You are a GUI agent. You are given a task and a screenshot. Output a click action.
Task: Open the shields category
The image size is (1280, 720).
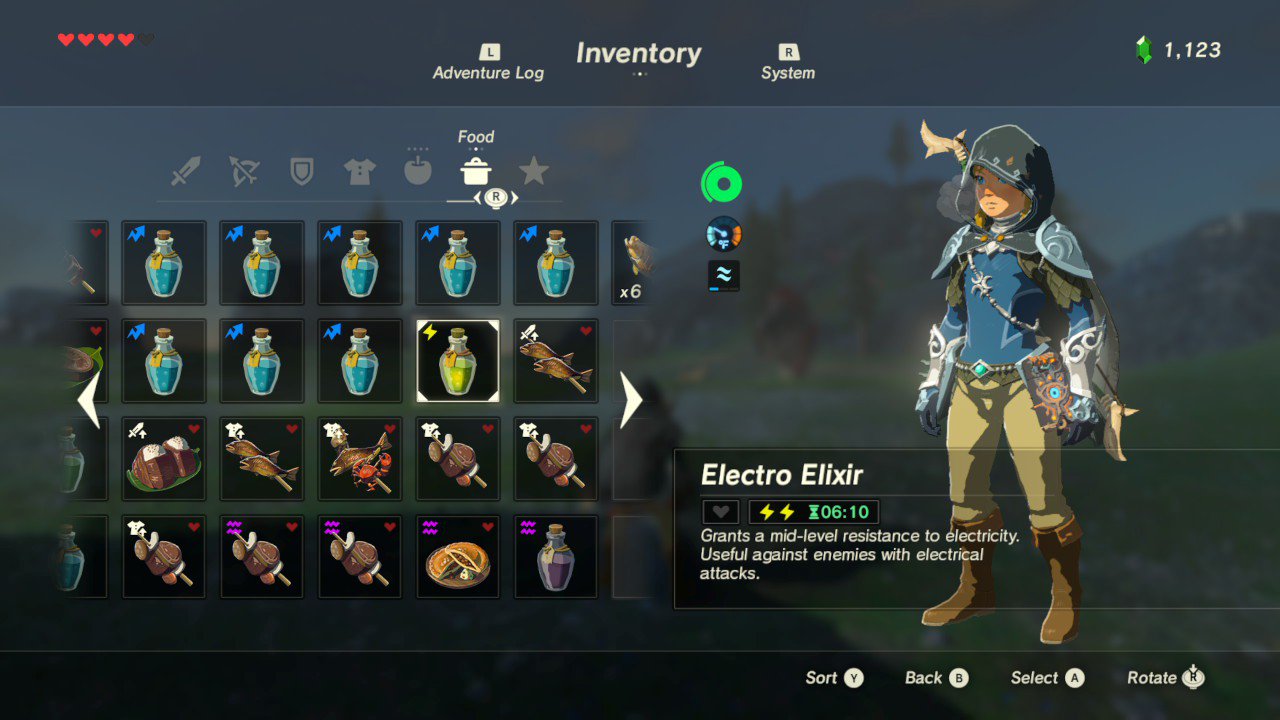click(x=302, y=170)
